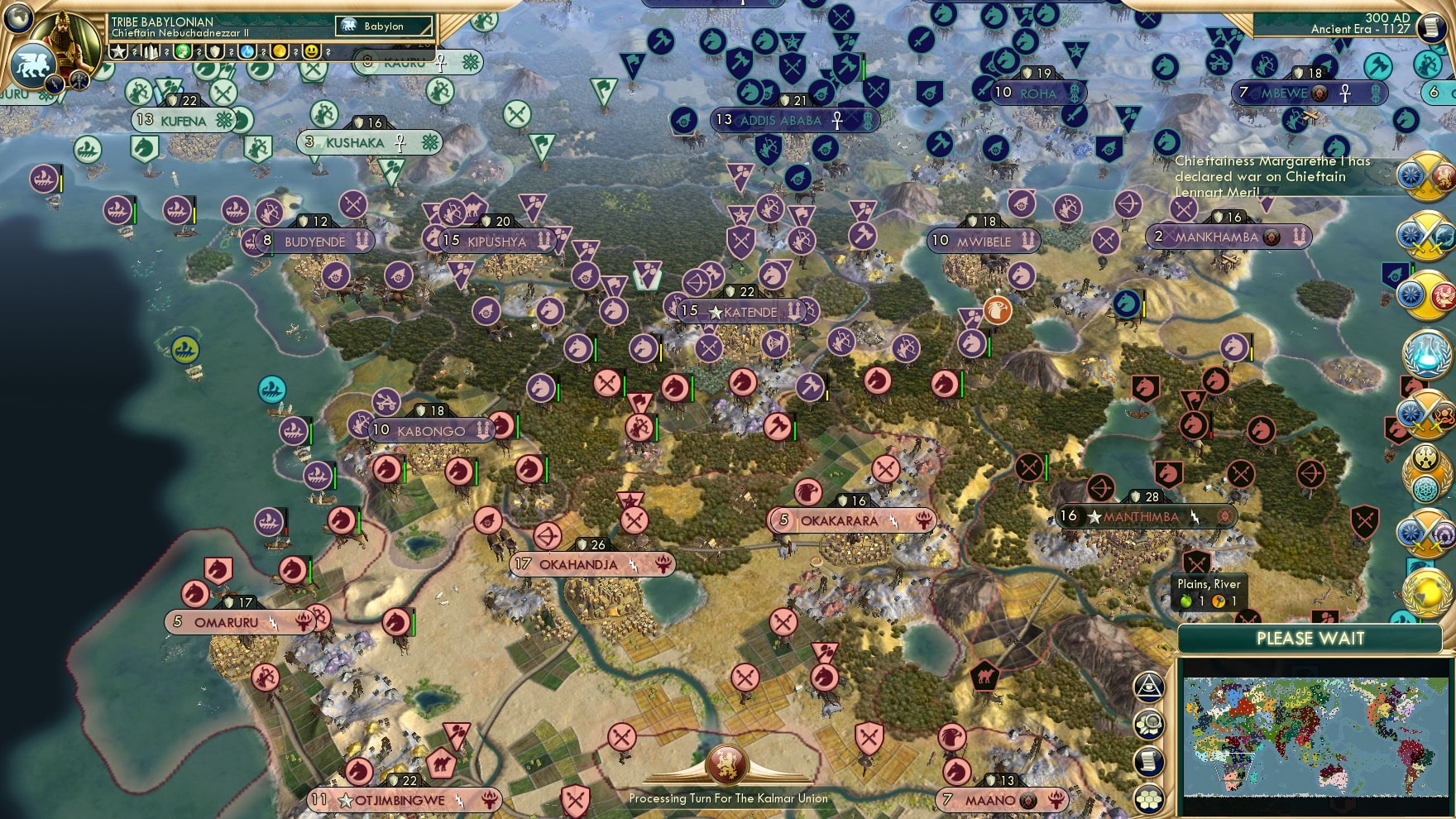Open the notification log scroll icon near minimap
Screen dimensions: 1456x819
click(x=1150, y=760)
